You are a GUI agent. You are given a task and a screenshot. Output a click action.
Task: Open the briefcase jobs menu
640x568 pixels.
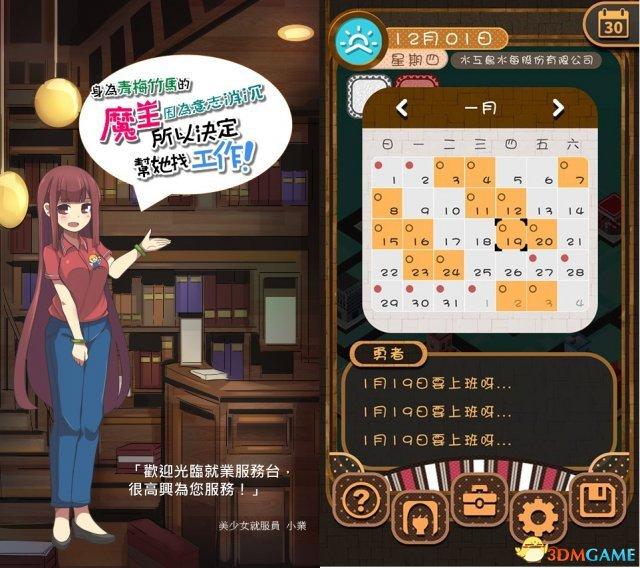[x=479, y=496]
